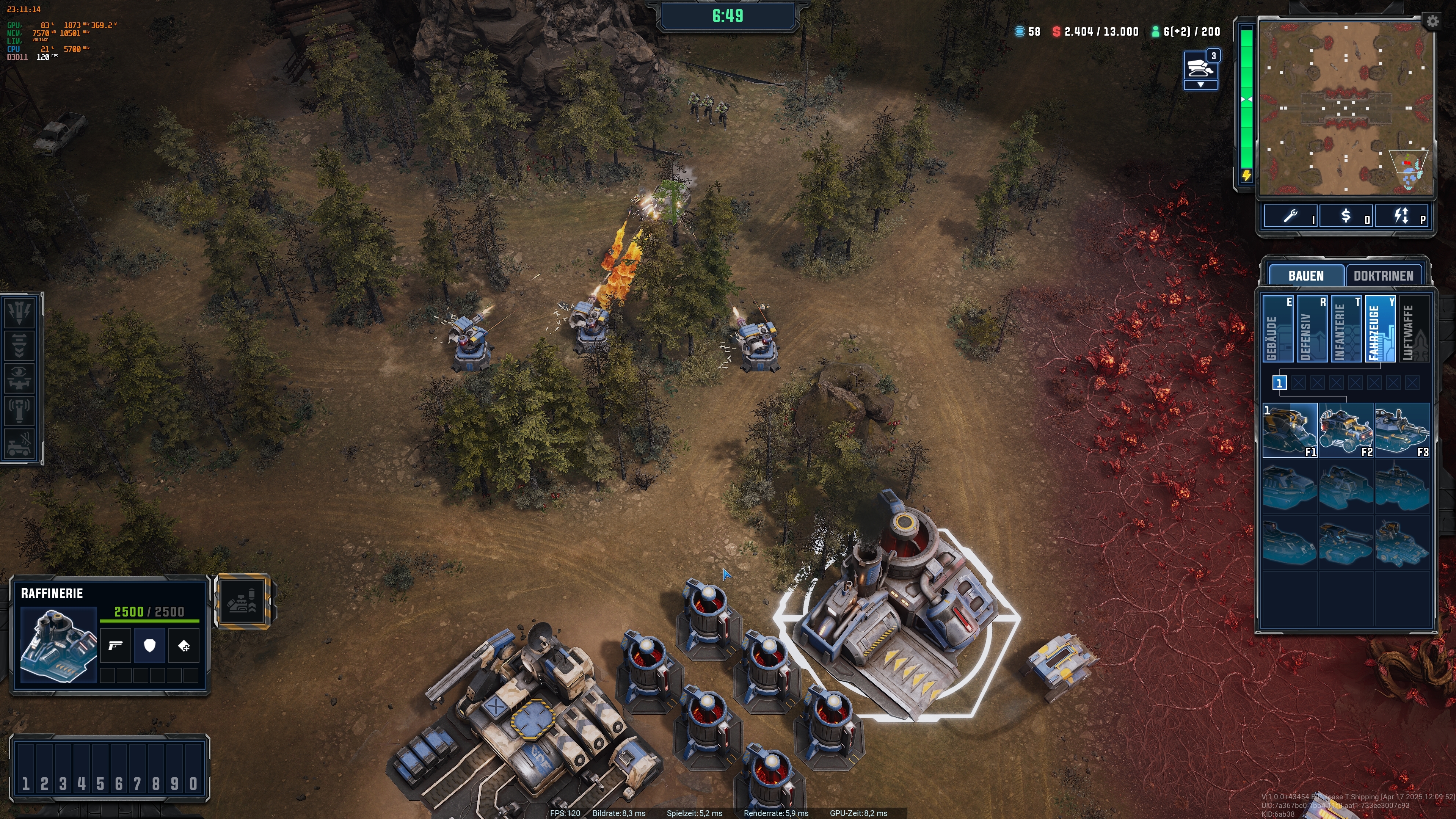Click the minimap to move the camera
The image size is (1456, 819).
tap(1345, 107)
